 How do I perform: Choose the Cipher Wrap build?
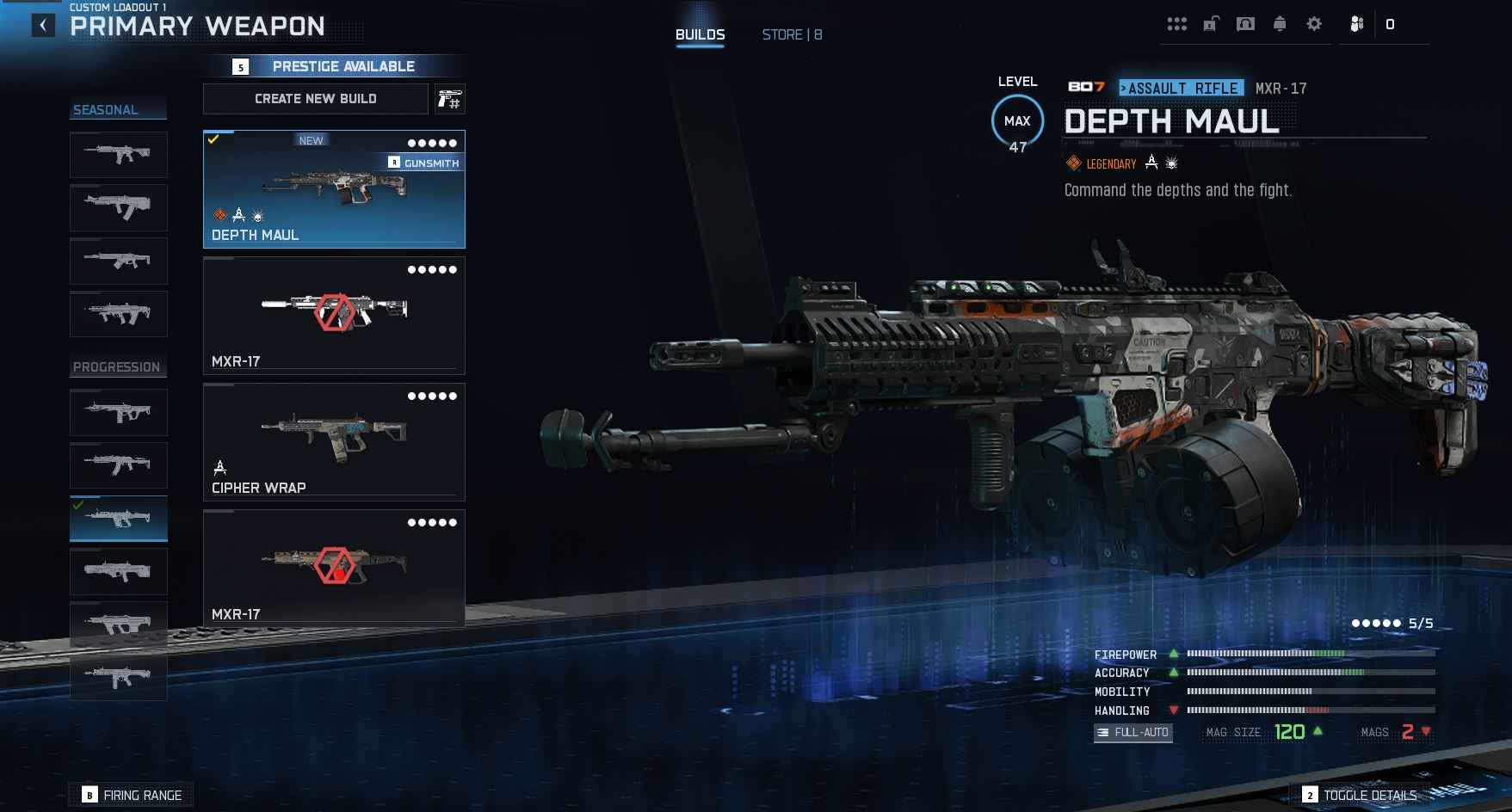334,442
